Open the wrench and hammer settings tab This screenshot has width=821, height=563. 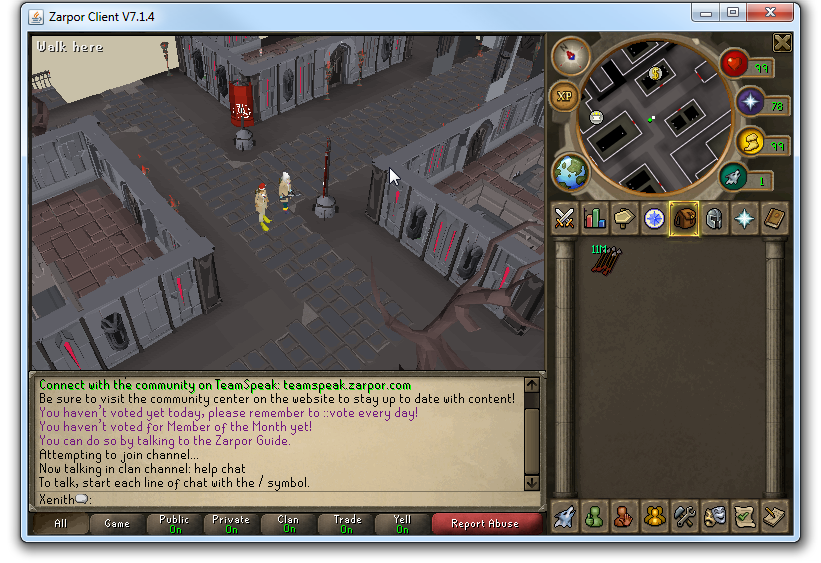(x=684, y=516)
